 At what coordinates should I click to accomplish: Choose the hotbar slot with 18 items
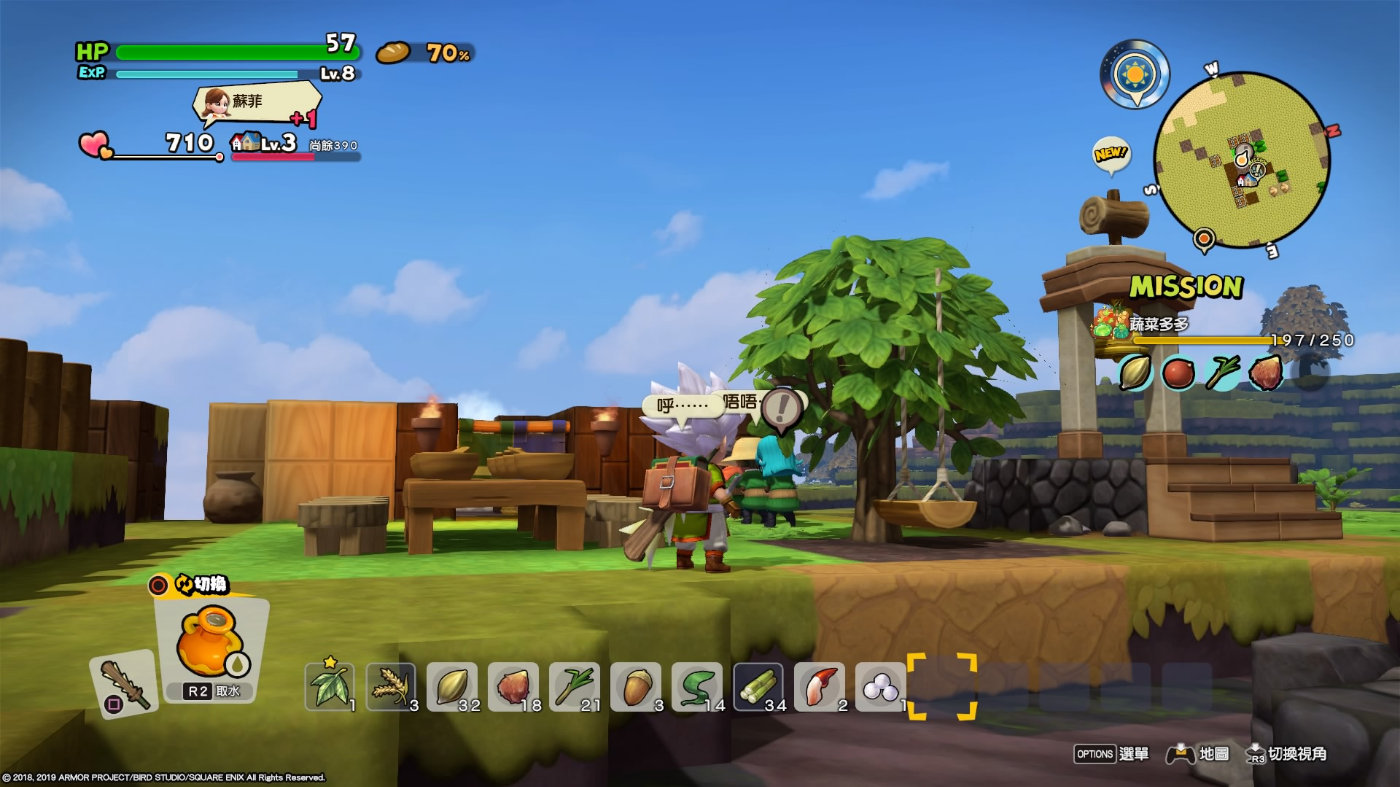[513, 685]
